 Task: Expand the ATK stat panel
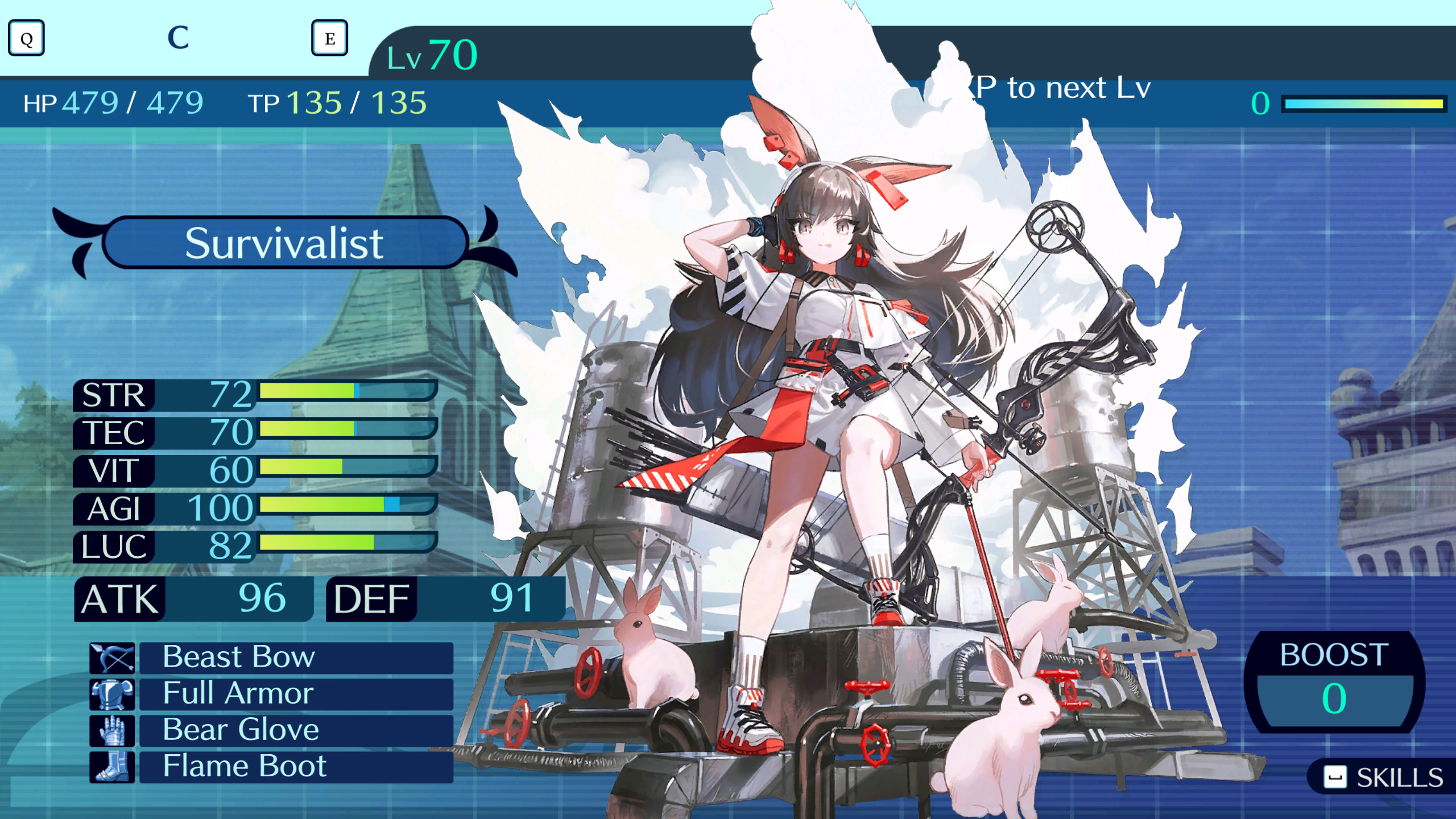point(193,598)
